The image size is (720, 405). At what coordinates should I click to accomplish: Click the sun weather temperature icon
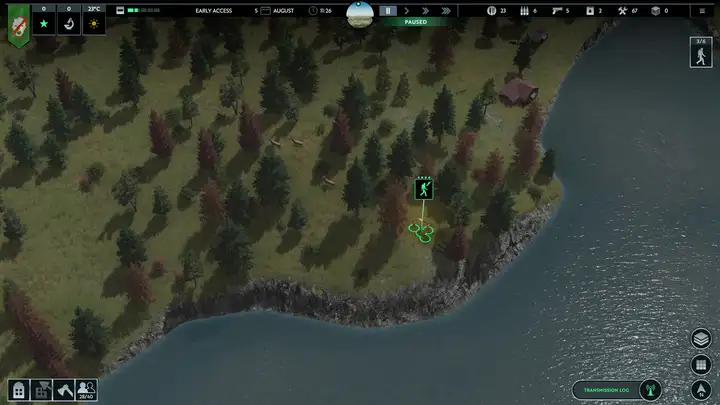click(x=95, y=23)
